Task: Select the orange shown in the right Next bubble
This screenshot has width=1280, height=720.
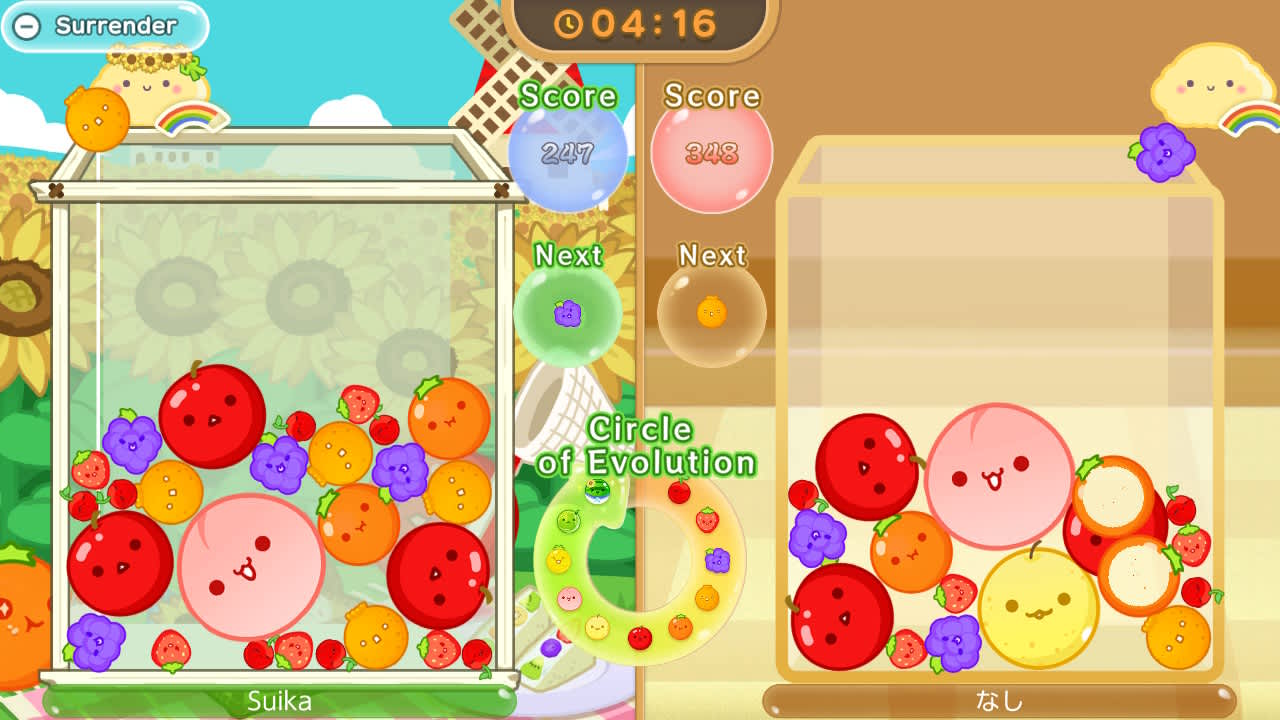Action: tap(711, 313)
